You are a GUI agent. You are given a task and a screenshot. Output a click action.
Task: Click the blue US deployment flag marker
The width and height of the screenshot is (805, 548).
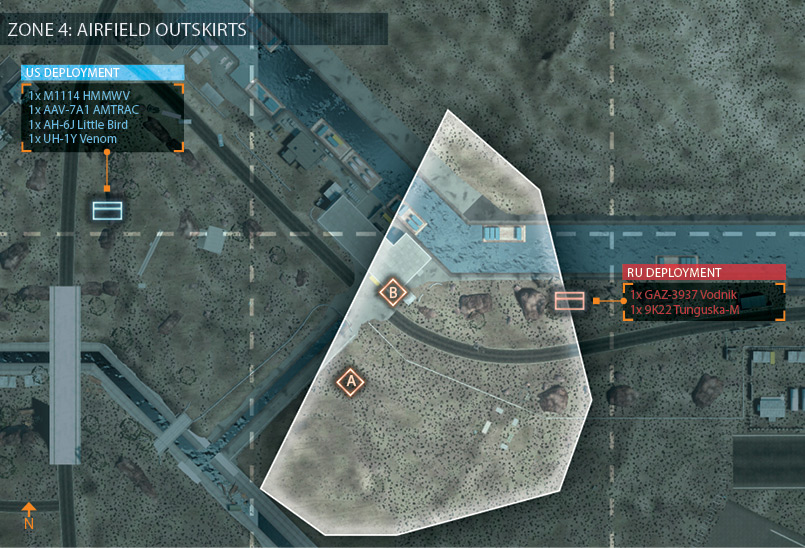point(107,210)
